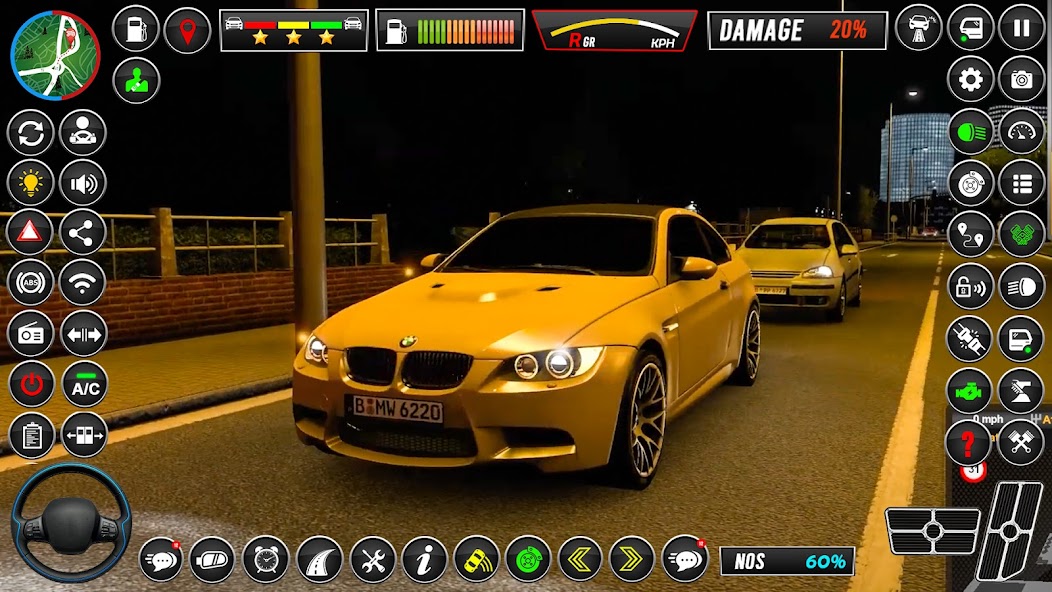
Task: Open the circular minimap
Action: click(55, 55)
